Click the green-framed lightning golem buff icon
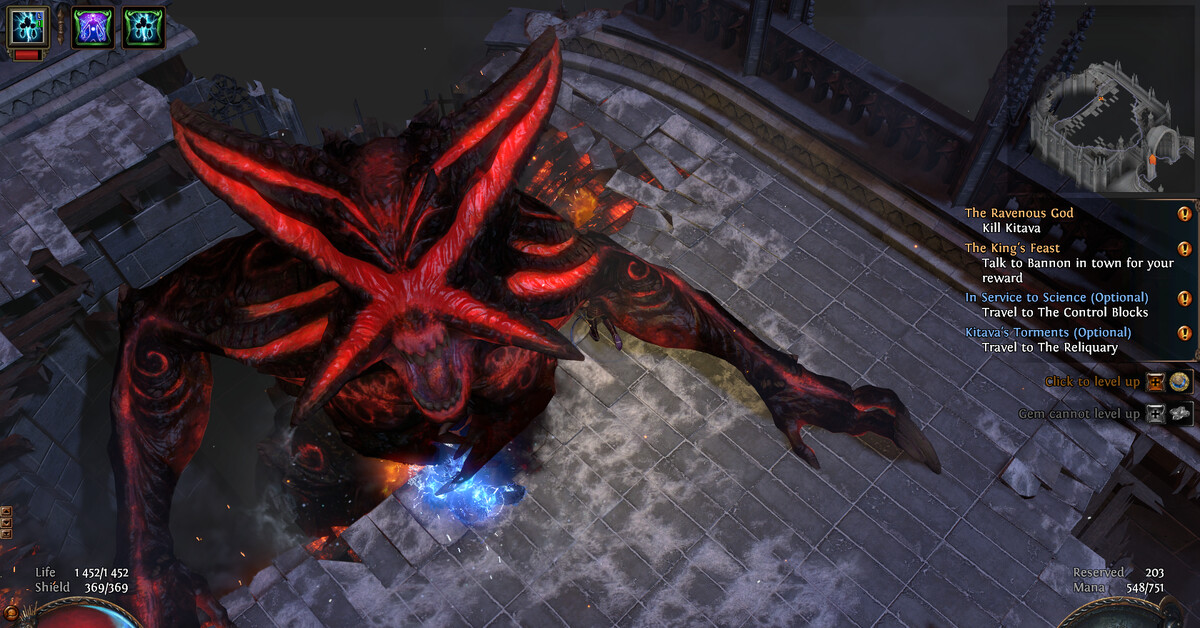This screenshot has width=1200, height=628. 143,27
